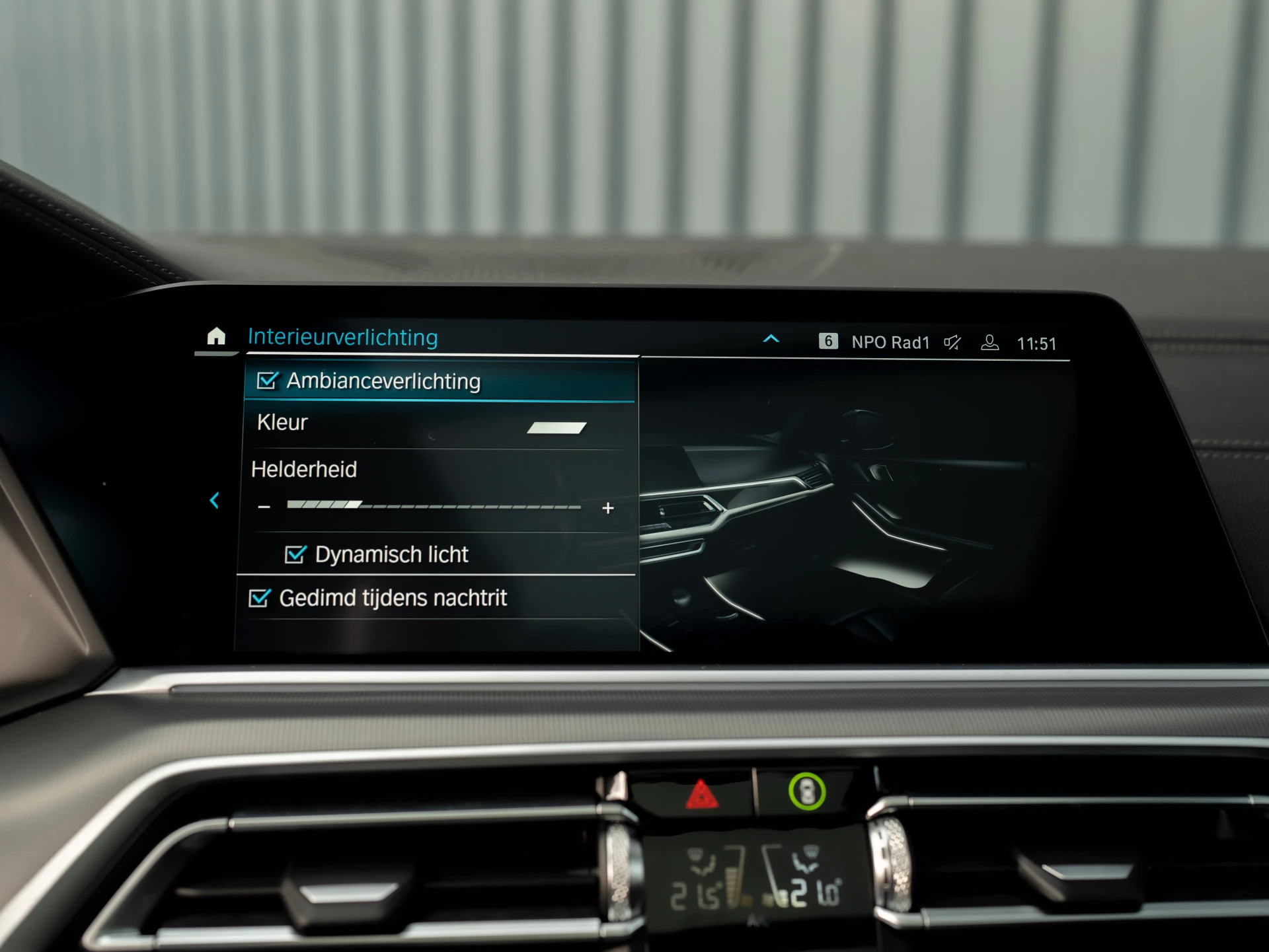Tap the muted speaker icon in status bar
Screen dimensions: 1269x952
click(952, 342)
